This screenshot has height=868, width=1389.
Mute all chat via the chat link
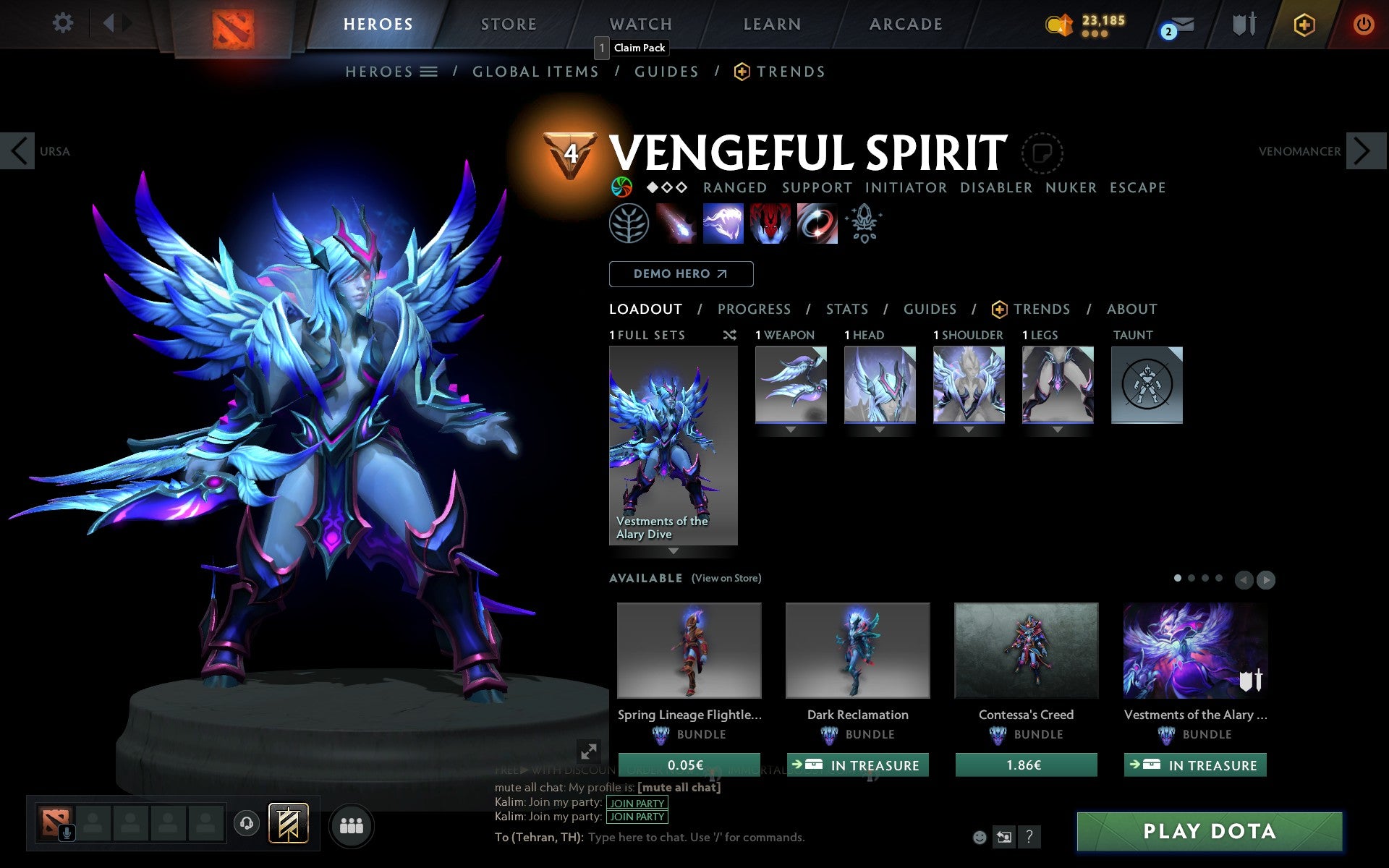point(678,787)
